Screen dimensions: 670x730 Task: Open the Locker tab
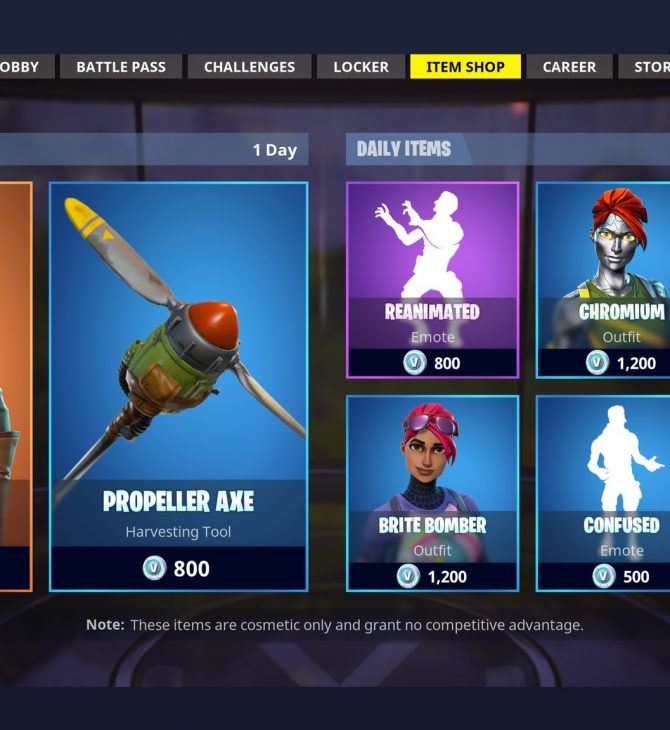click(361, 67)
